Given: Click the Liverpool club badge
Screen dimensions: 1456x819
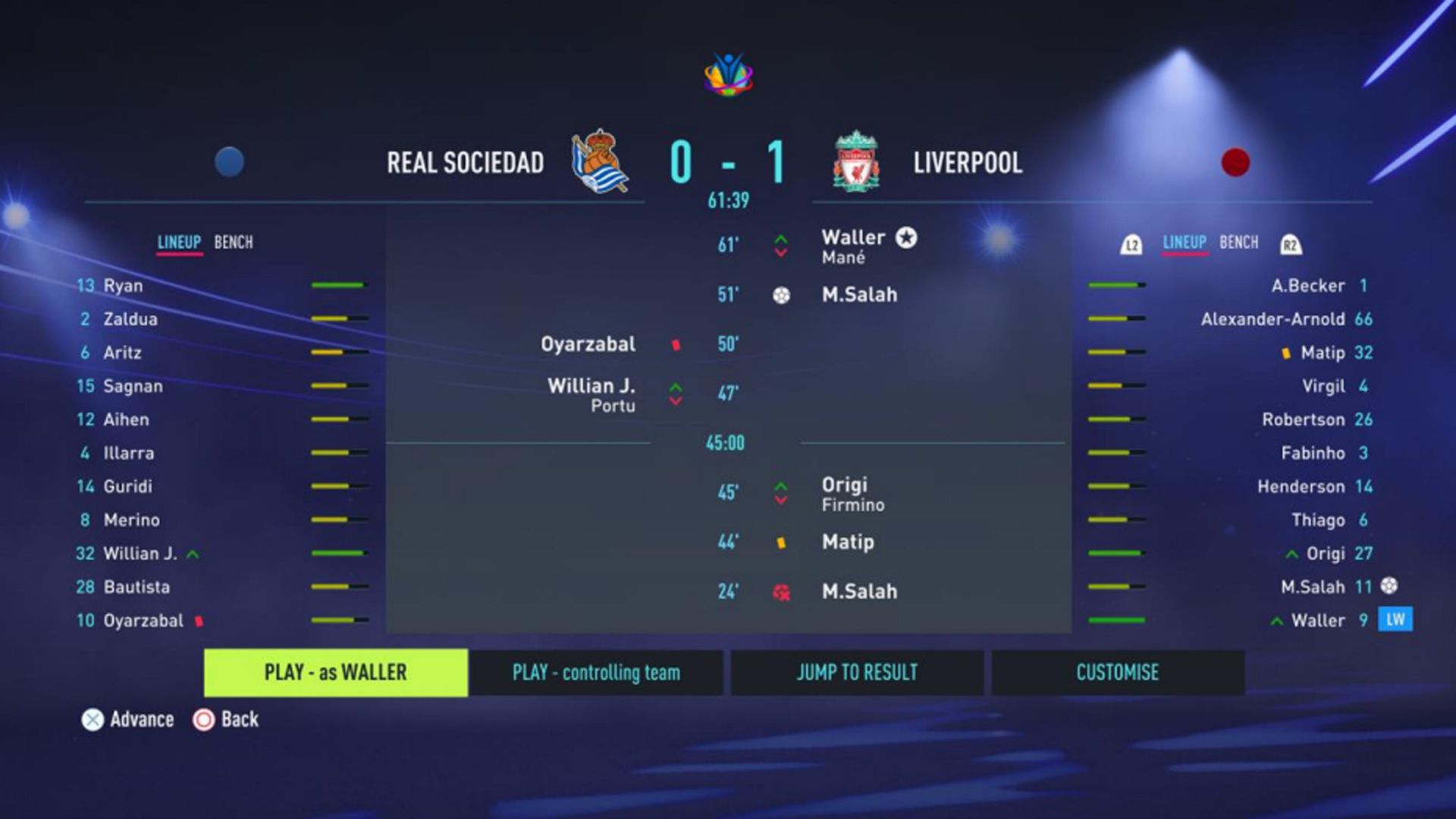Looking at the screenshot, I should 857,162.
